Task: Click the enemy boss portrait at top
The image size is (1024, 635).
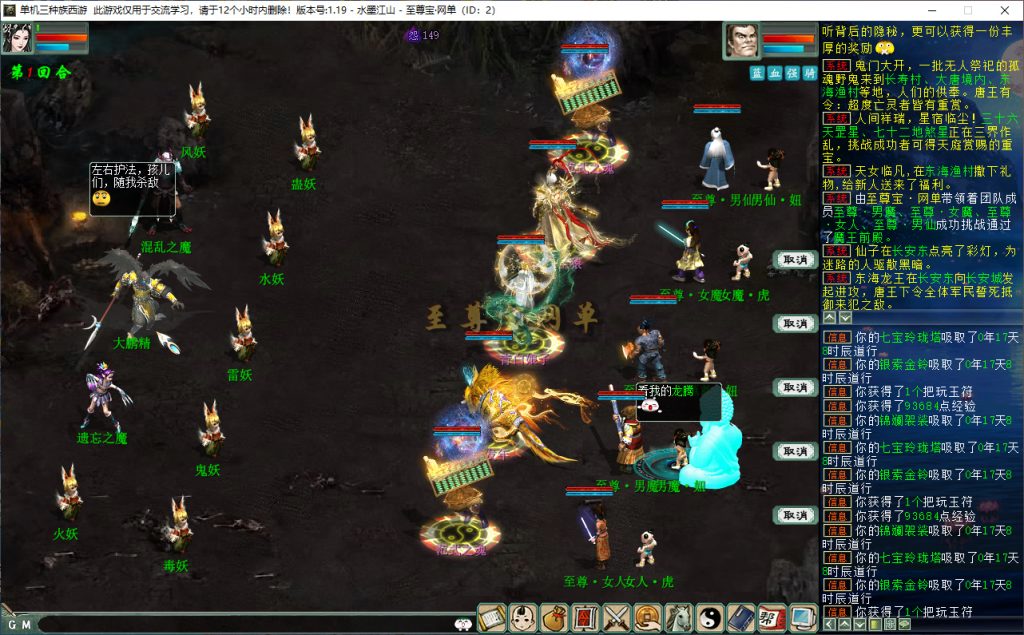Action: pos(740,41)
